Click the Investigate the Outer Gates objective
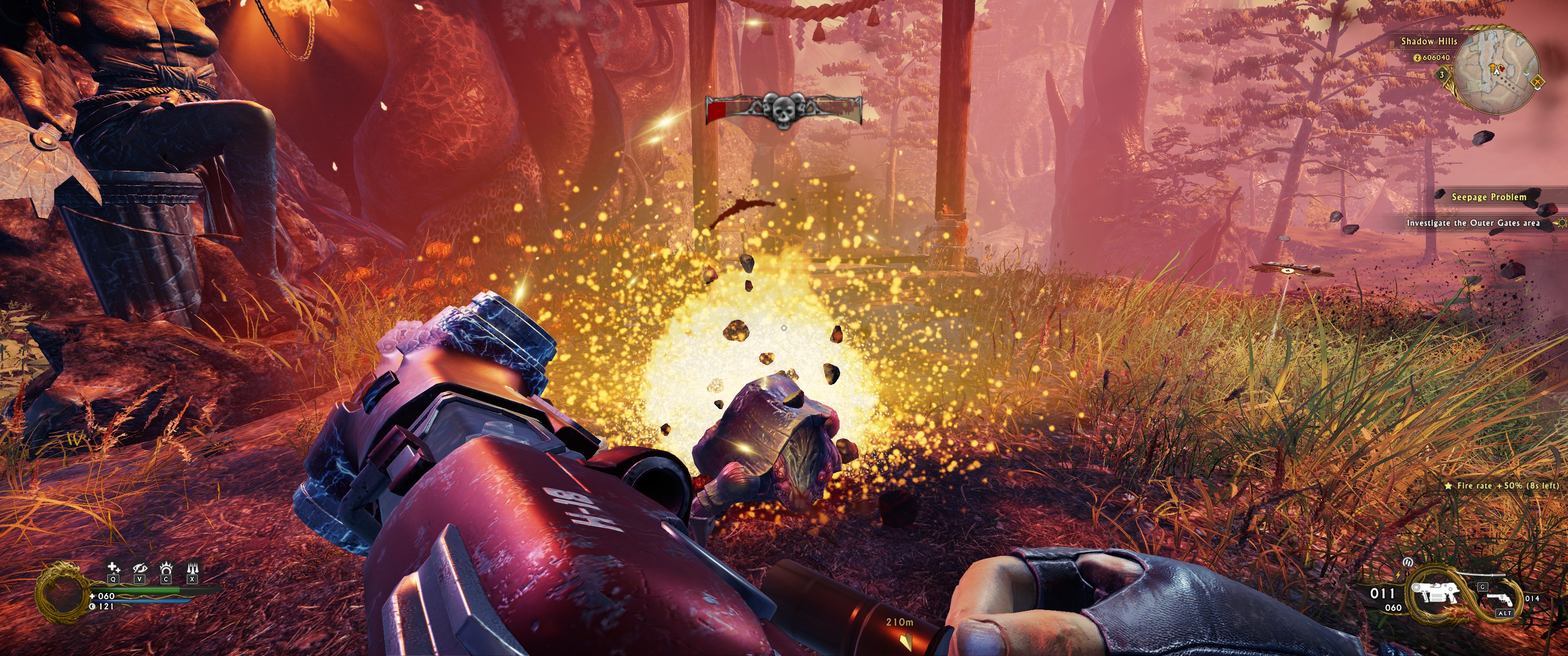The image size is (1568, 656). click(1472, 223)
